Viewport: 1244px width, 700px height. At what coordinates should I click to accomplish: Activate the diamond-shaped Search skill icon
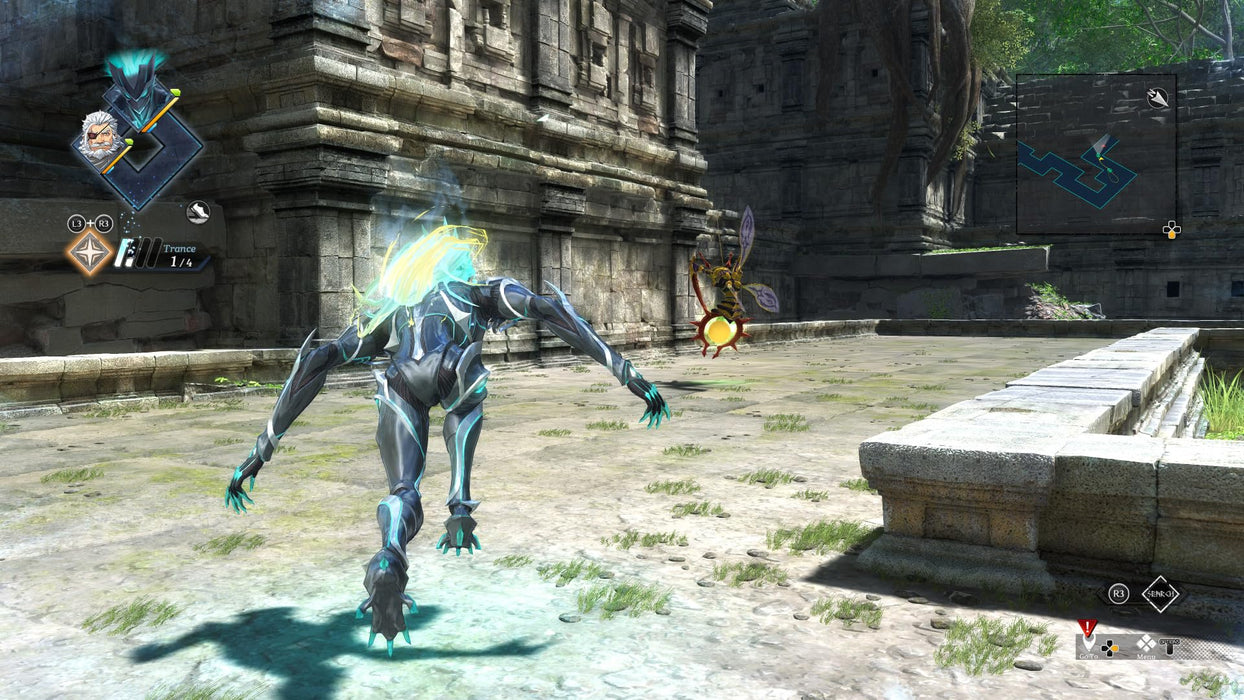coord(1161,594)
